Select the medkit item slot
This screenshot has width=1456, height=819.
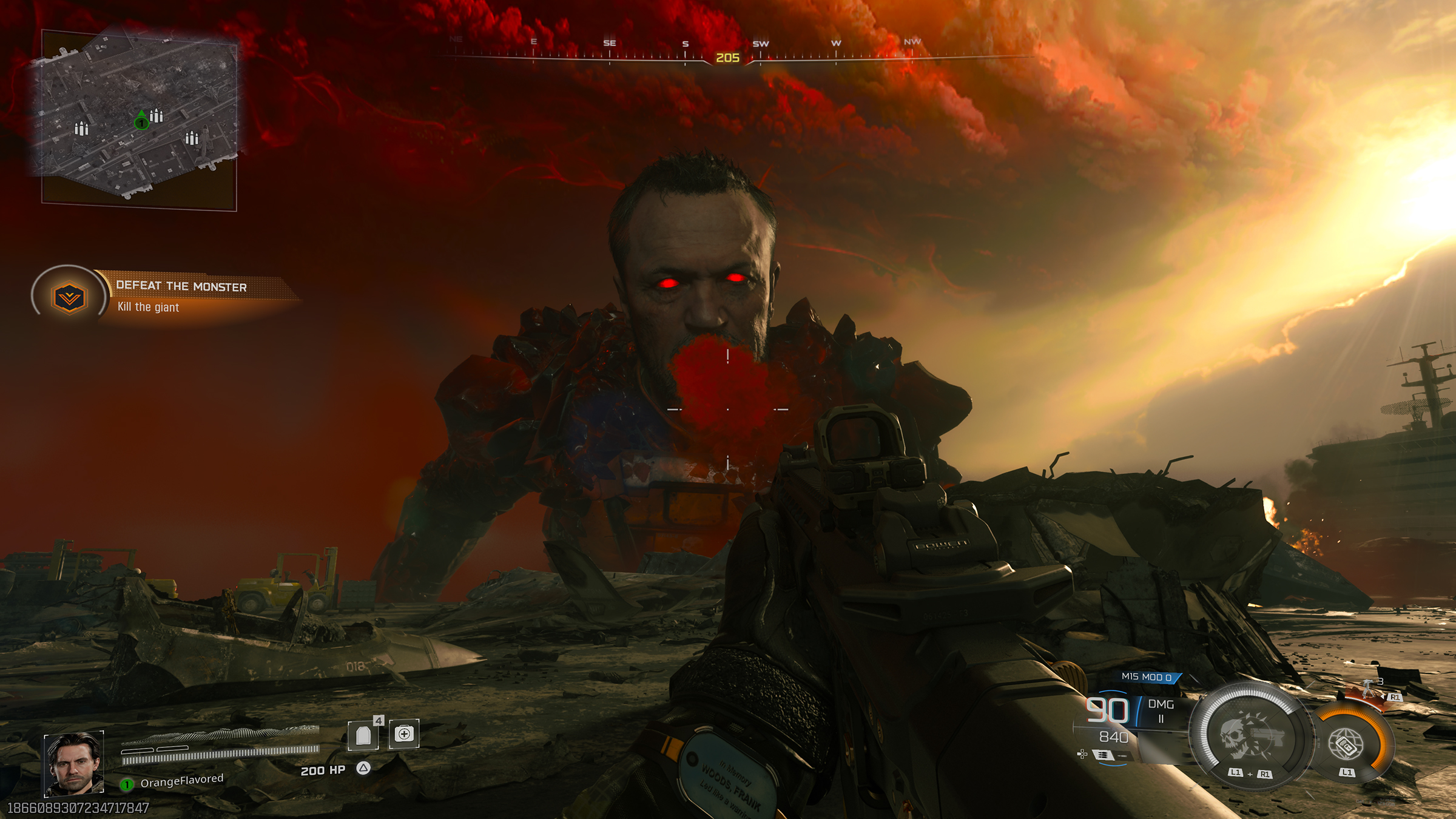tap(404, 734)
